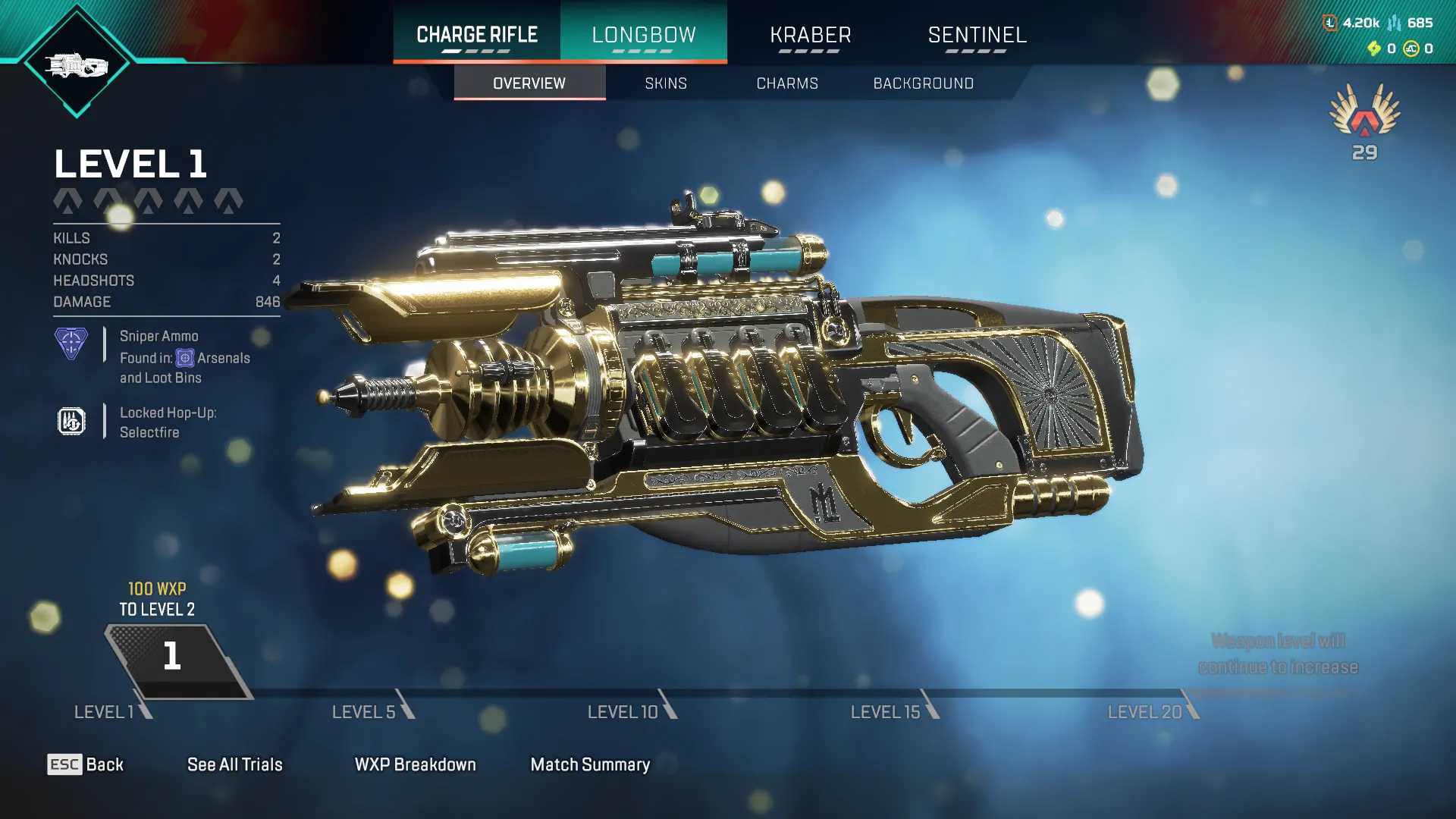Click the Charge Rifle tab

pyautogui.click(x=476, y=34)
